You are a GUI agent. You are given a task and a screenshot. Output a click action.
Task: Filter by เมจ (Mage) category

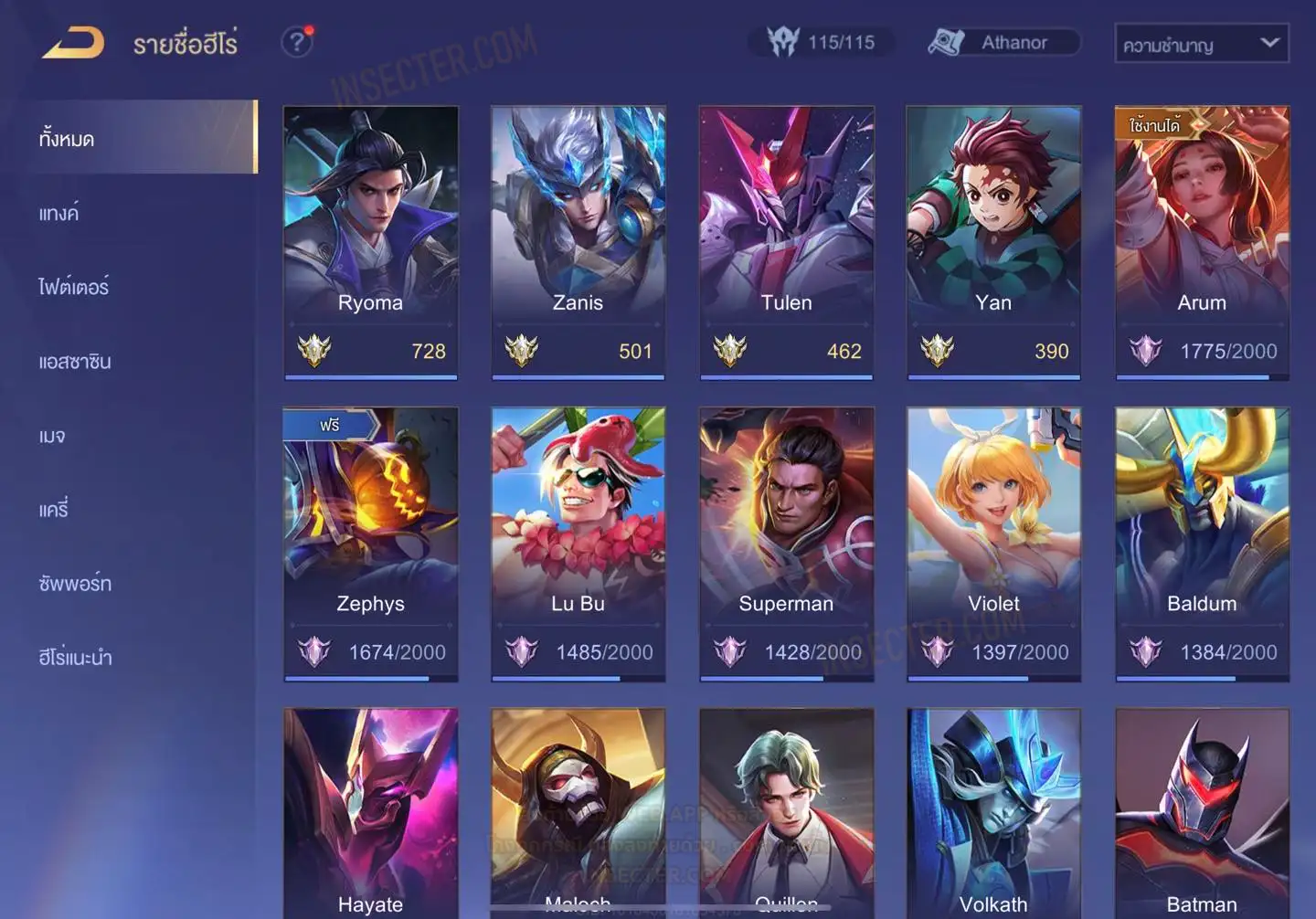tap(52, 436)
